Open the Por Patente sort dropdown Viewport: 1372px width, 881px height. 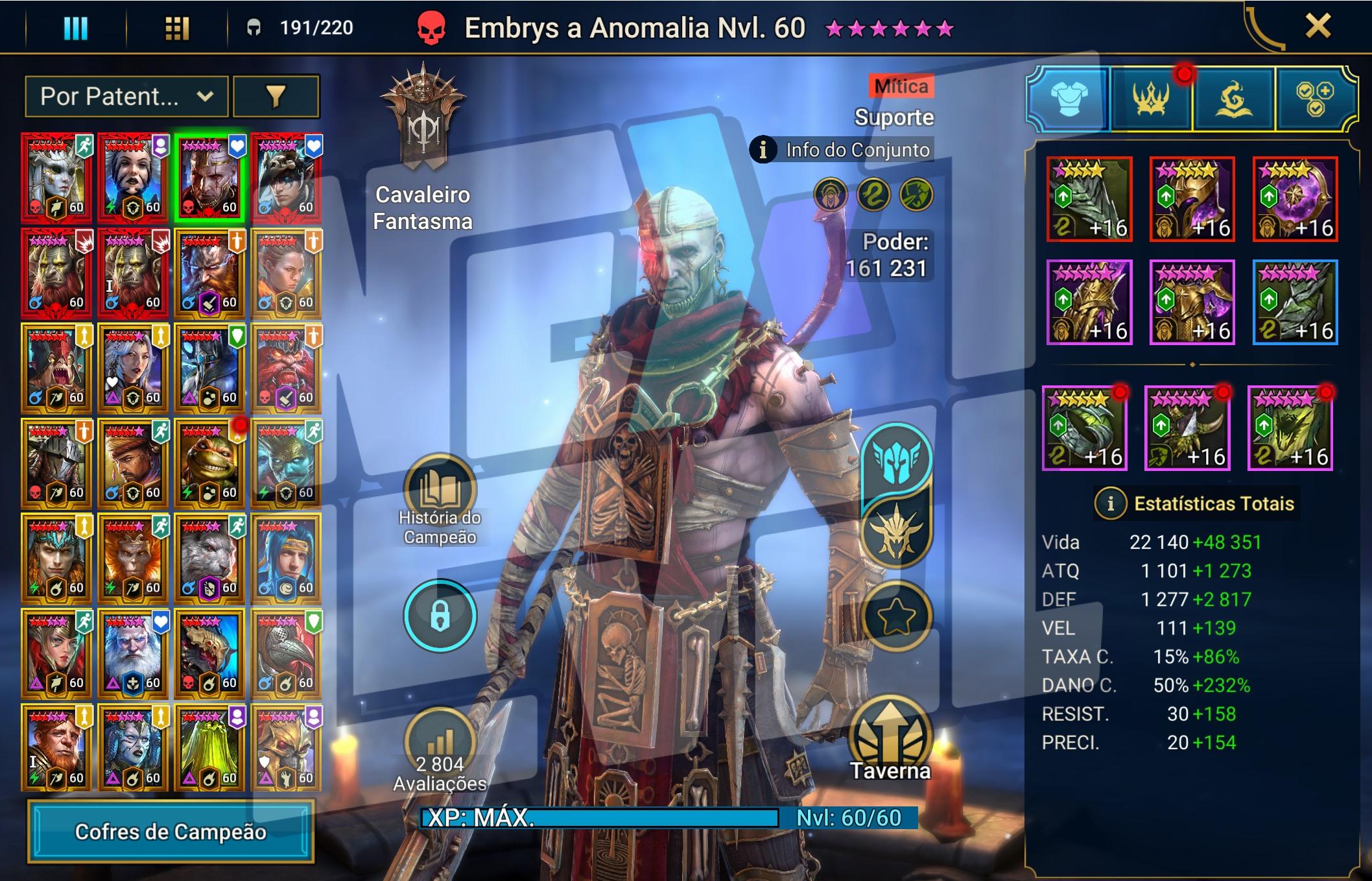tap(126, 97)
